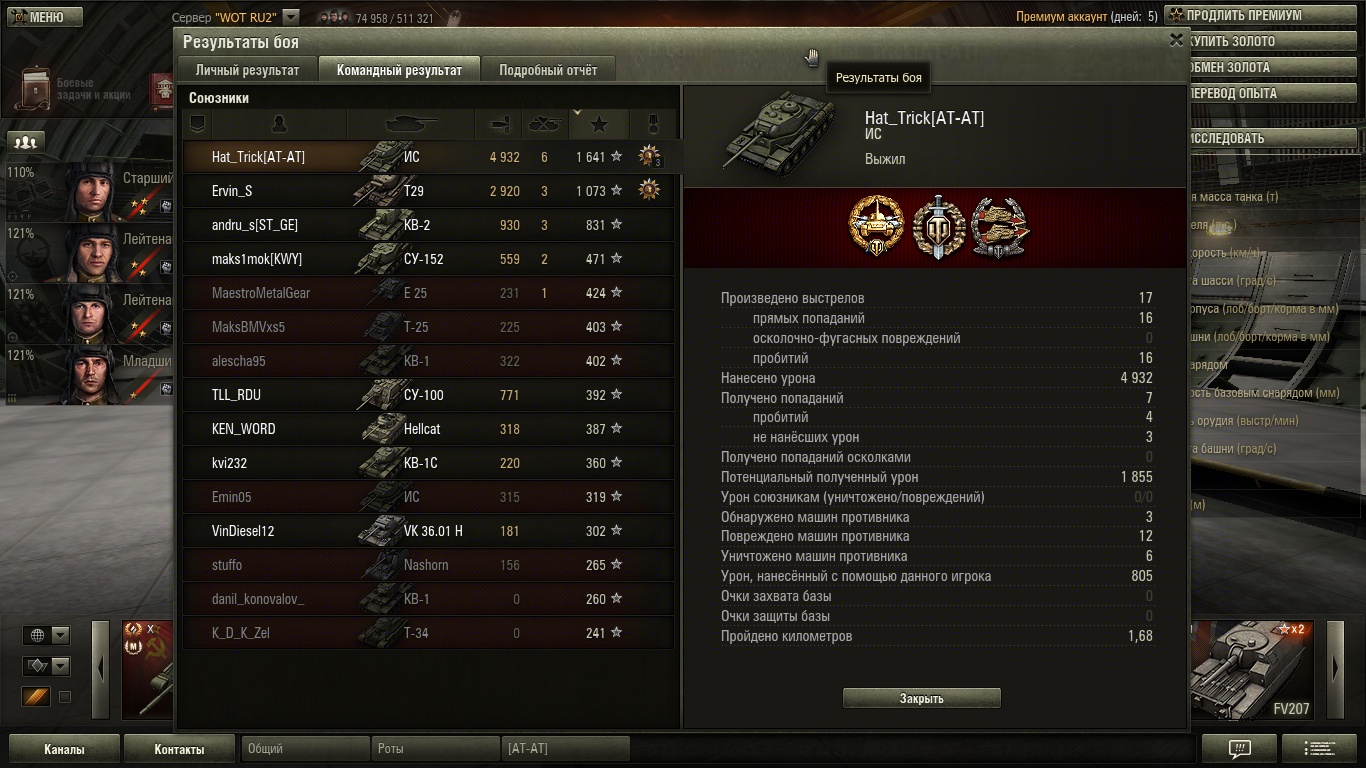Open the Роты chat tab
This screenshot has height=768, width=1366.
coord(434,748)
